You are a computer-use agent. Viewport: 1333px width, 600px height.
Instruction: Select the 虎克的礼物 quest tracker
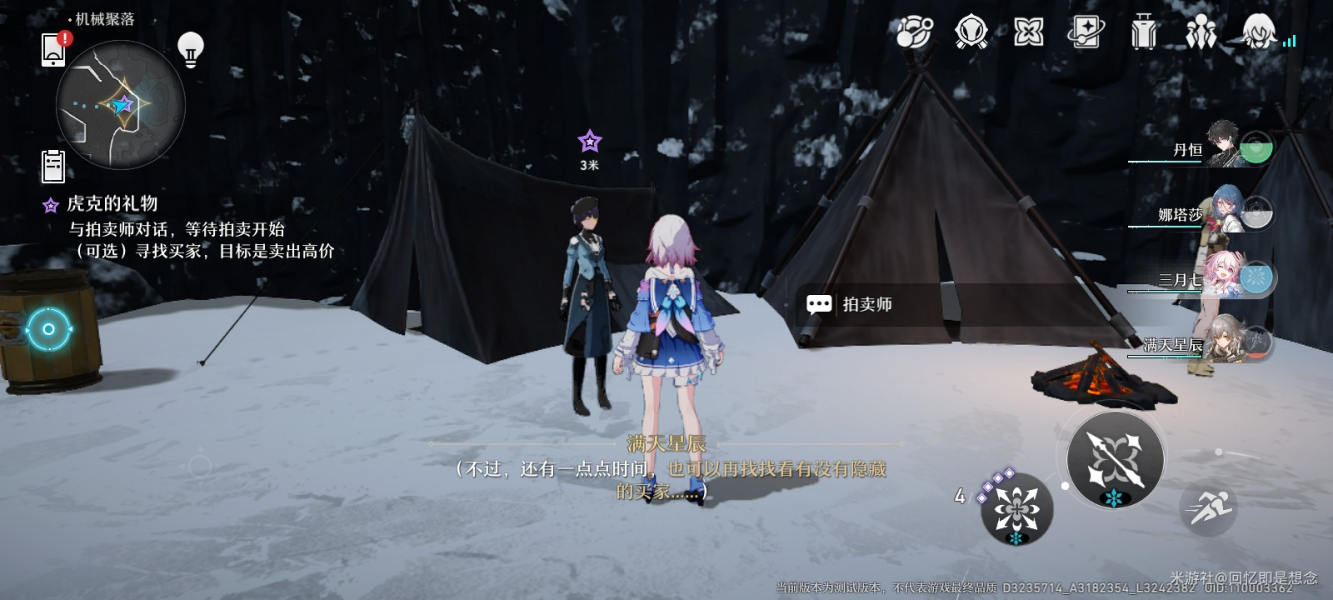(x=112, y=205)
